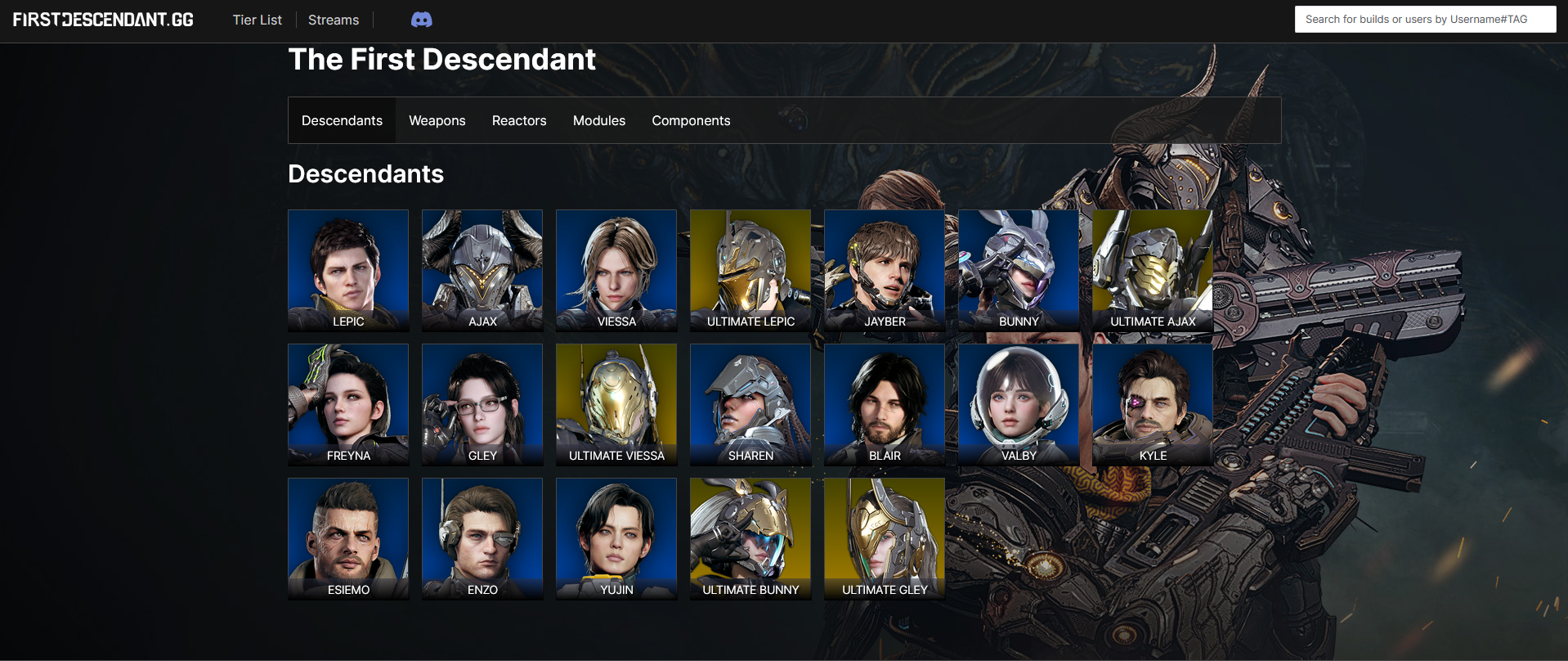Switch to the Reactors tab
Screen dimensions: 1568x661
518,120
